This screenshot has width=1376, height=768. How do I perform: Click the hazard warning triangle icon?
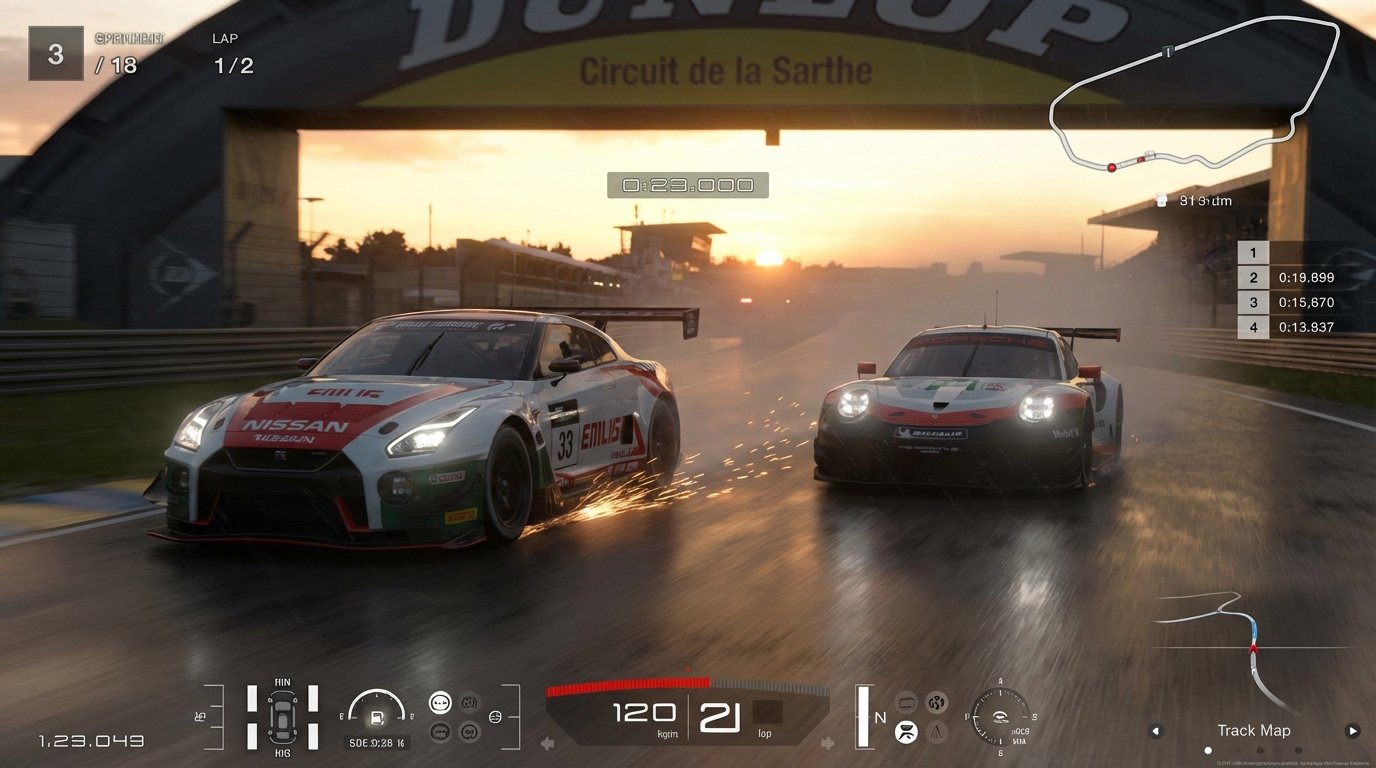pos(937,735)
